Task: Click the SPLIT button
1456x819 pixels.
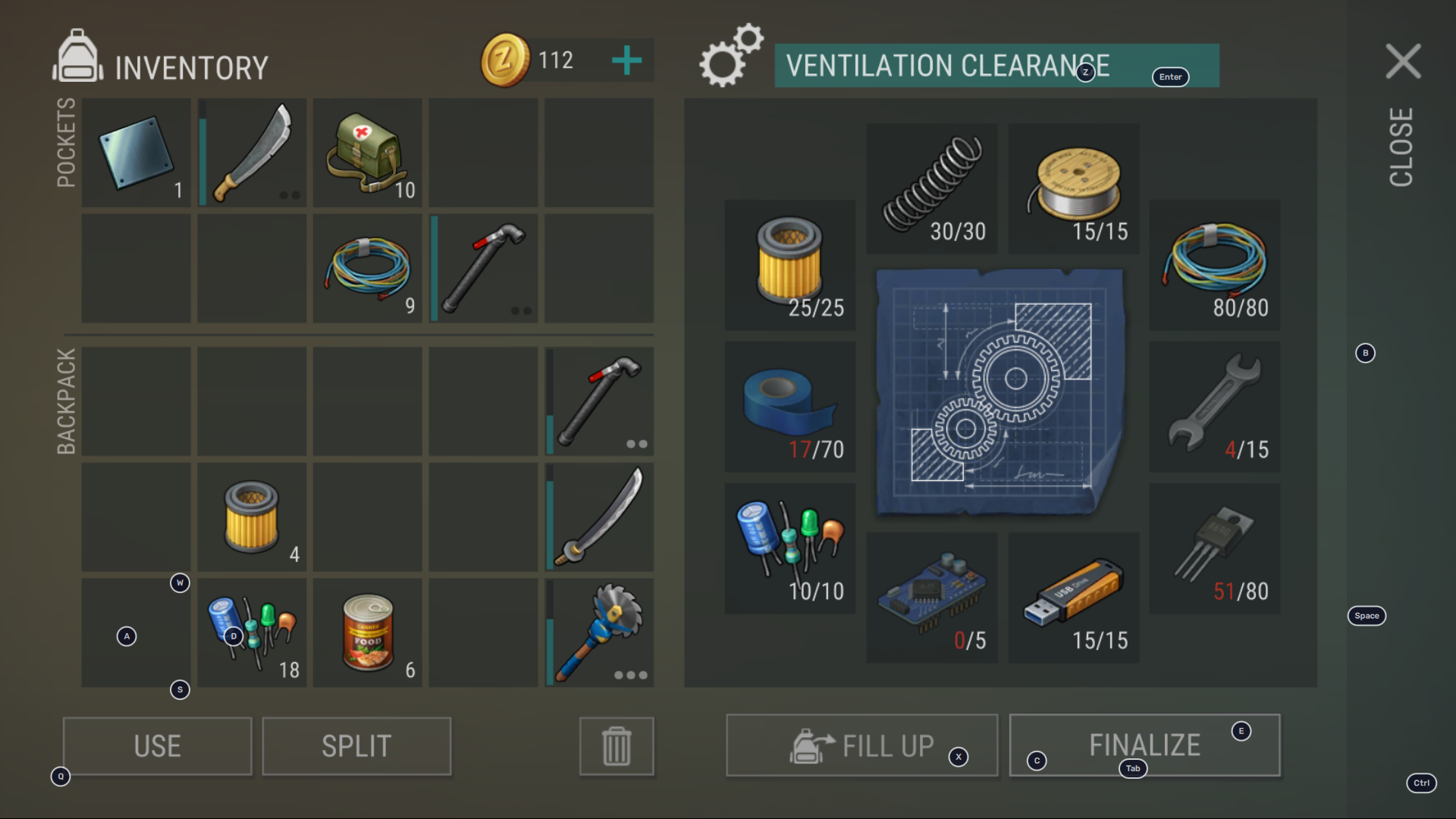Action: [x=356, y=746]
